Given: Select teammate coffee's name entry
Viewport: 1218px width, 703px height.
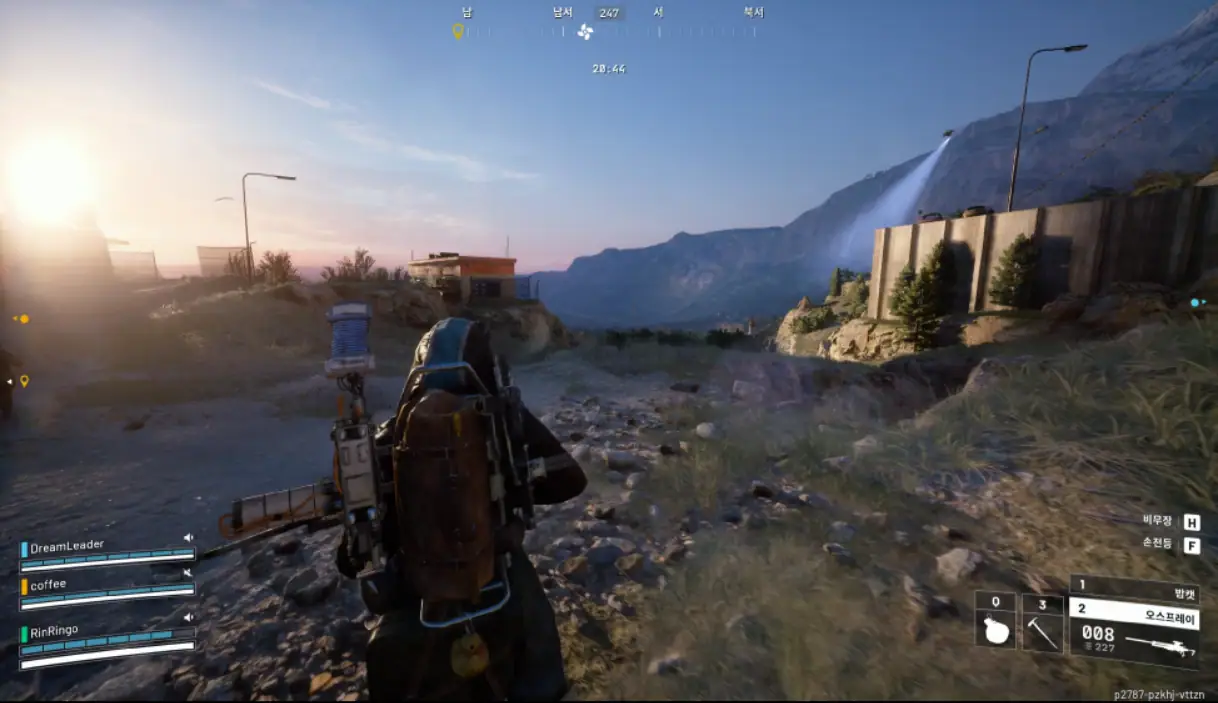Looking at the screenshot, I should click(48, 584).
